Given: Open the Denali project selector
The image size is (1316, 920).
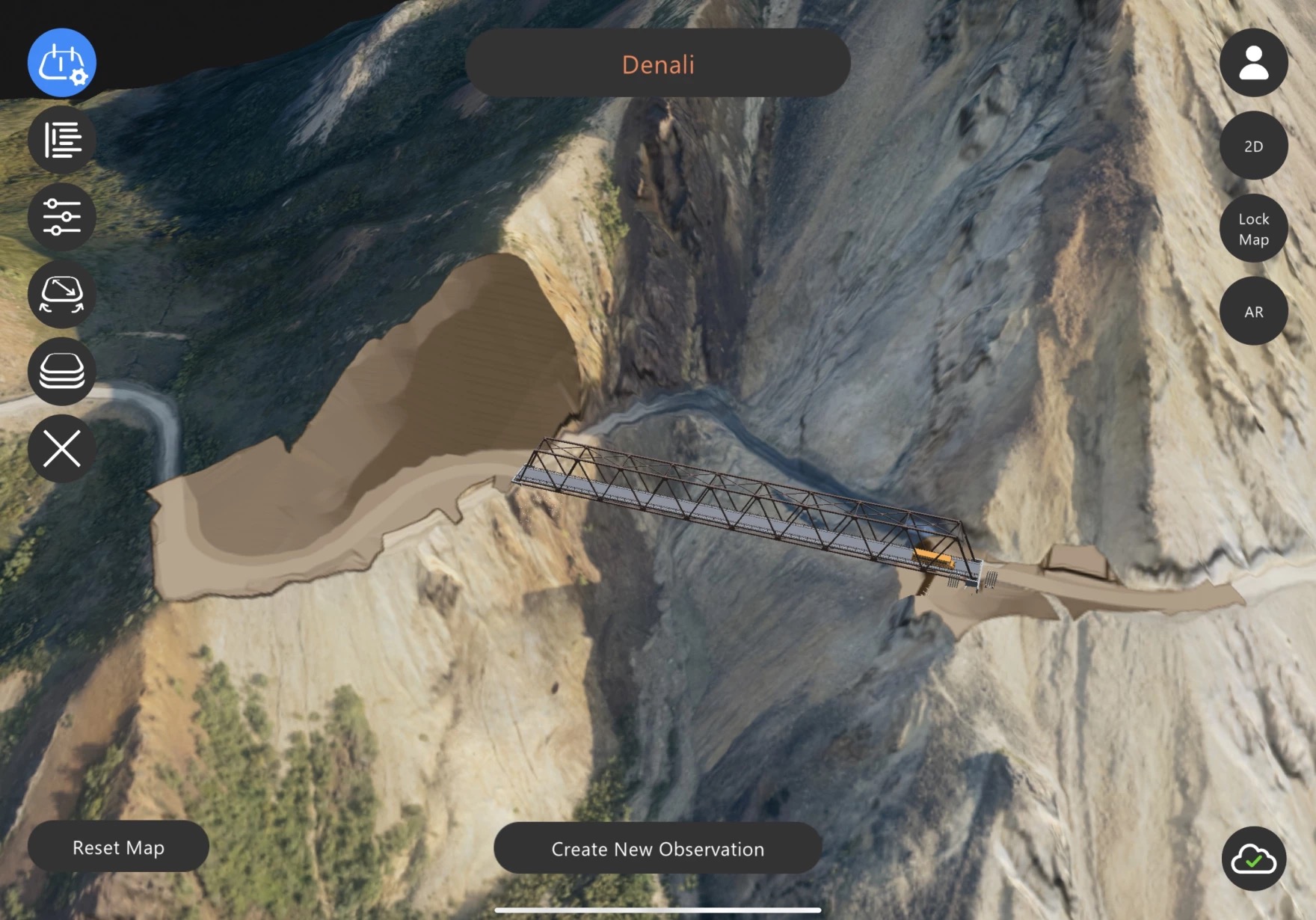Looking at the screenshot, I should (657, 65).
